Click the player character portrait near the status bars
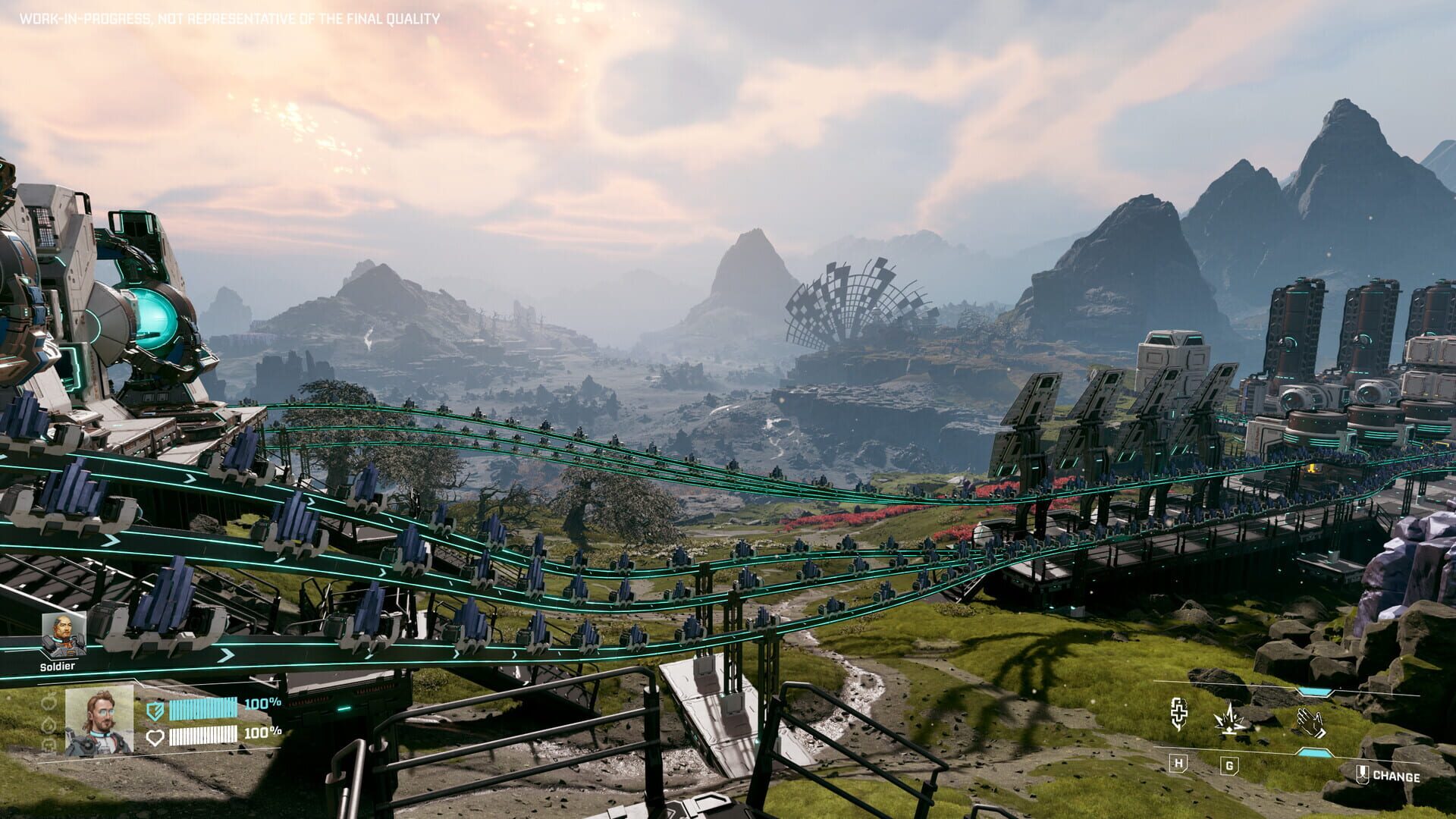This screenshot has height=819, width=1456. pyautogui.click(x=99, y=720)
